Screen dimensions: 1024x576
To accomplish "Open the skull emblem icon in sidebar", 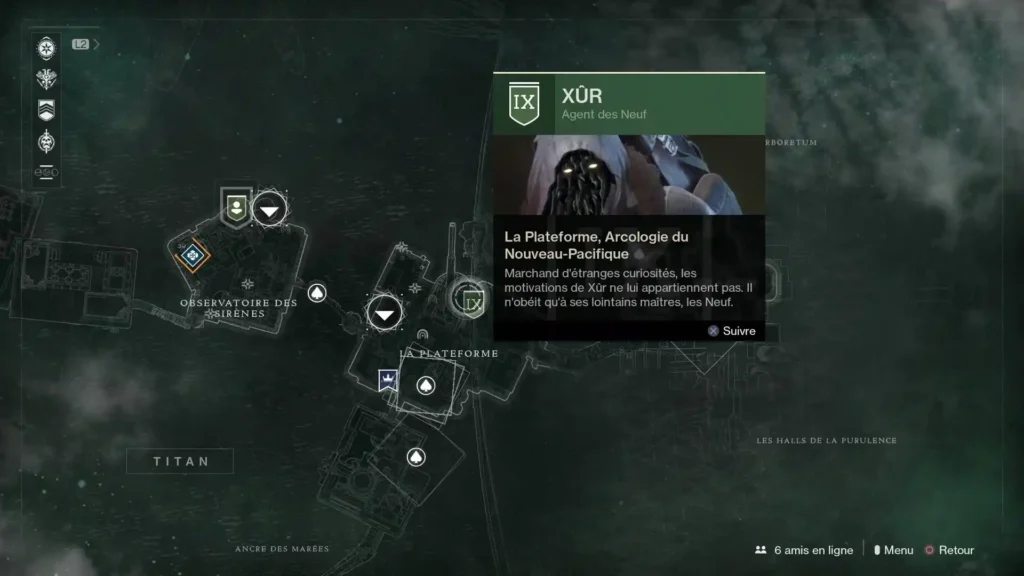I will click(x=46, y=142).
